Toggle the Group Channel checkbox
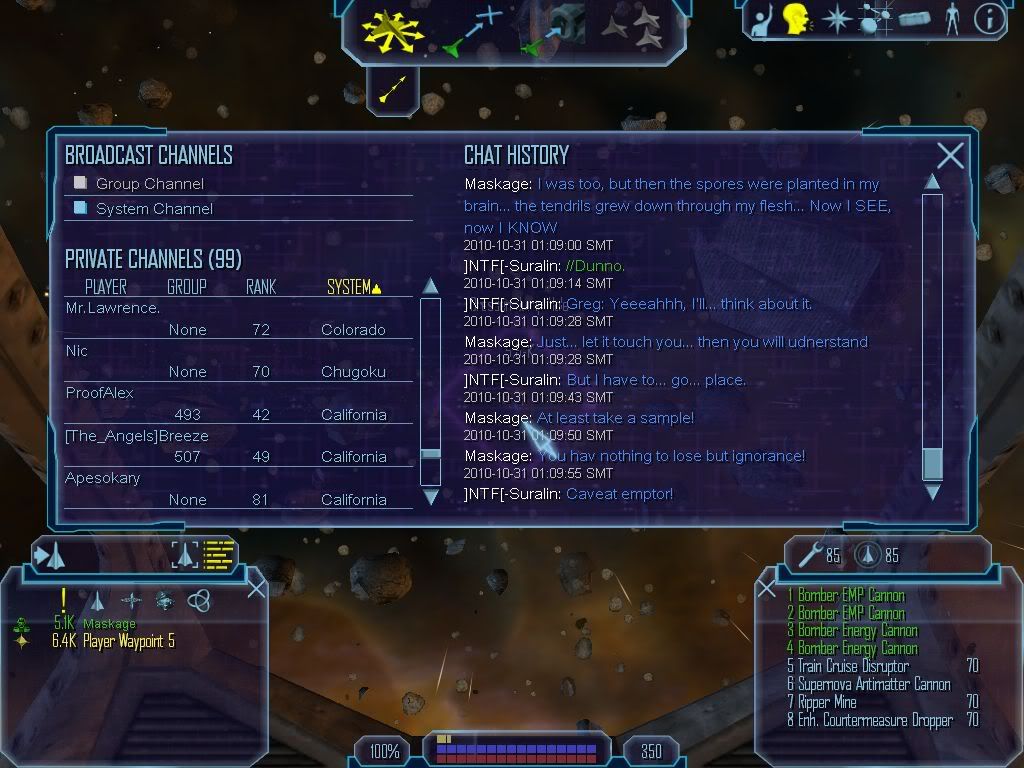Viewport: 1024px width, 768px height. coord(81,183)
